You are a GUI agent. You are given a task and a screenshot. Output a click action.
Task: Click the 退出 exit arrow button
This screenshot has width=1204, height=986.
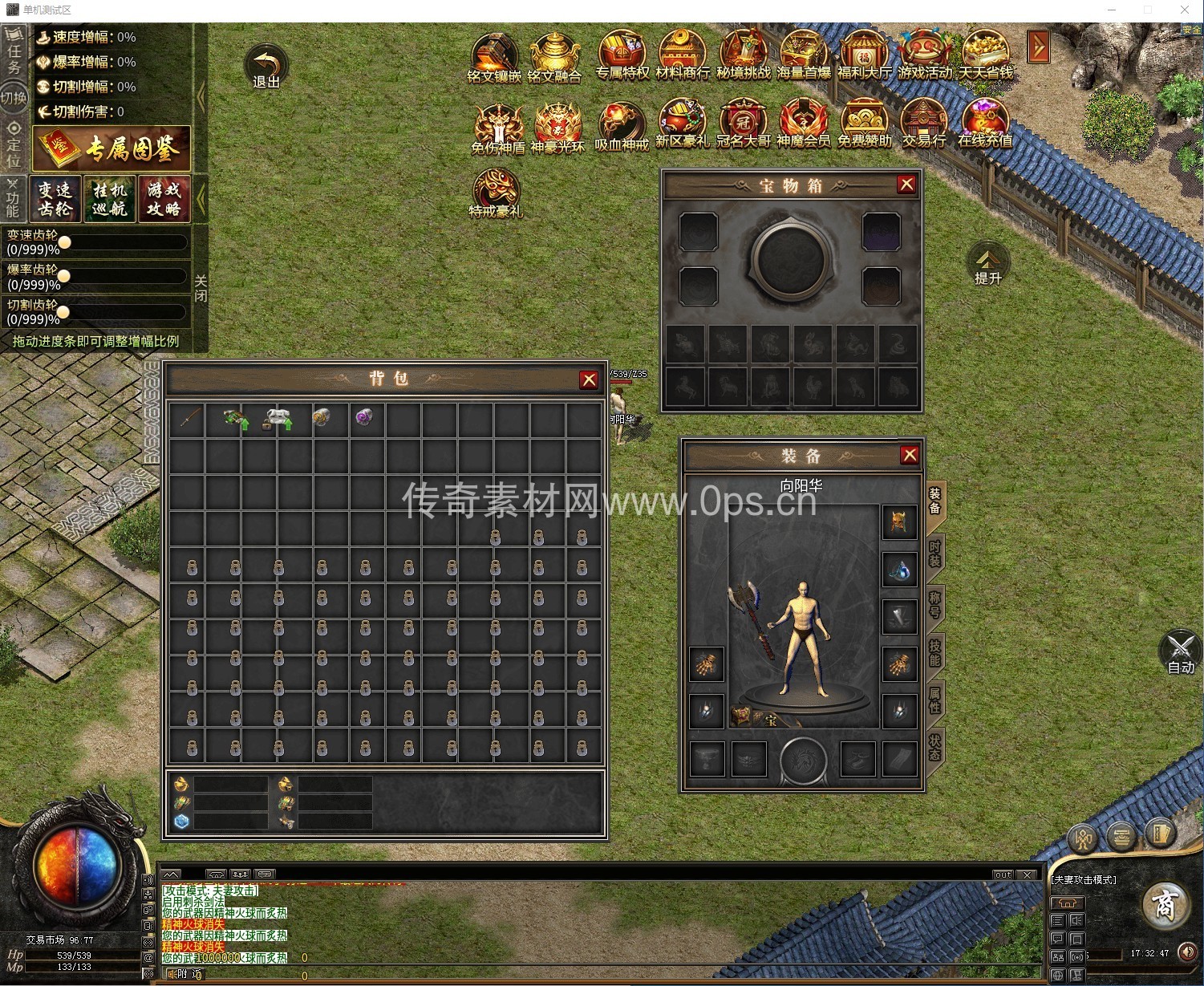click(x=266, y=66)
